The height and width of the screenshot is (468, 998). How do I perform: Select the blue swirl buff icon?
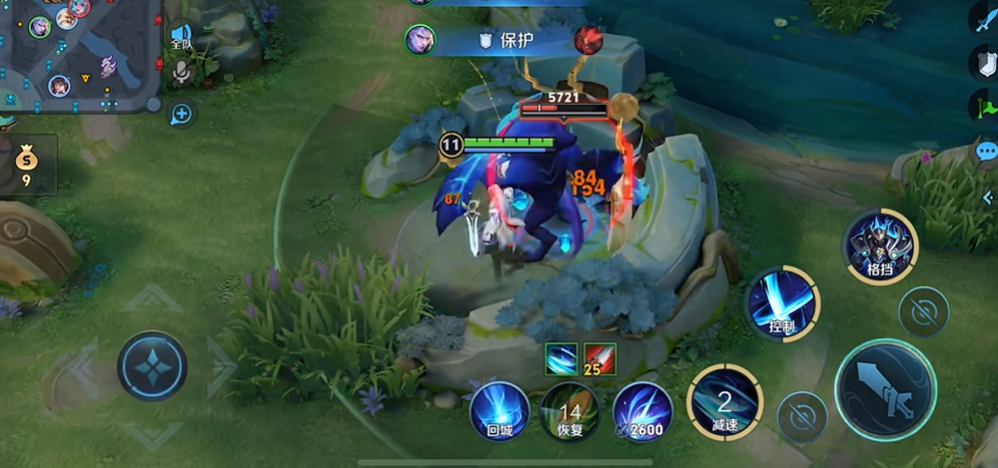click(x=560, y=357)
